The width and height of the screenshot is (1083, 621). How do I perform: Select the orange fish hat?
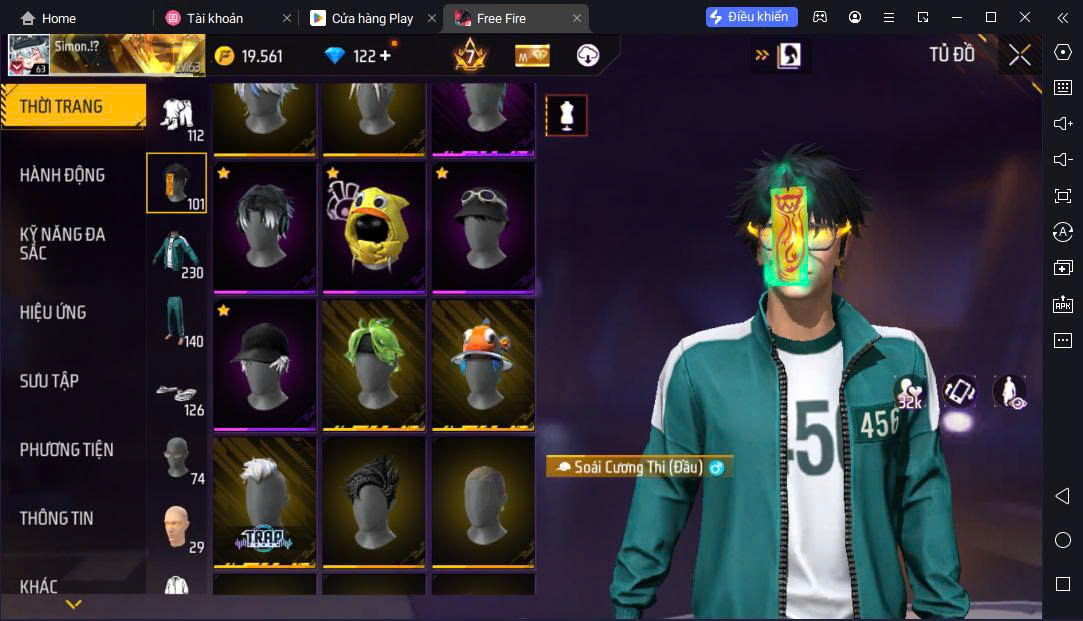click(x=483, y=364)
